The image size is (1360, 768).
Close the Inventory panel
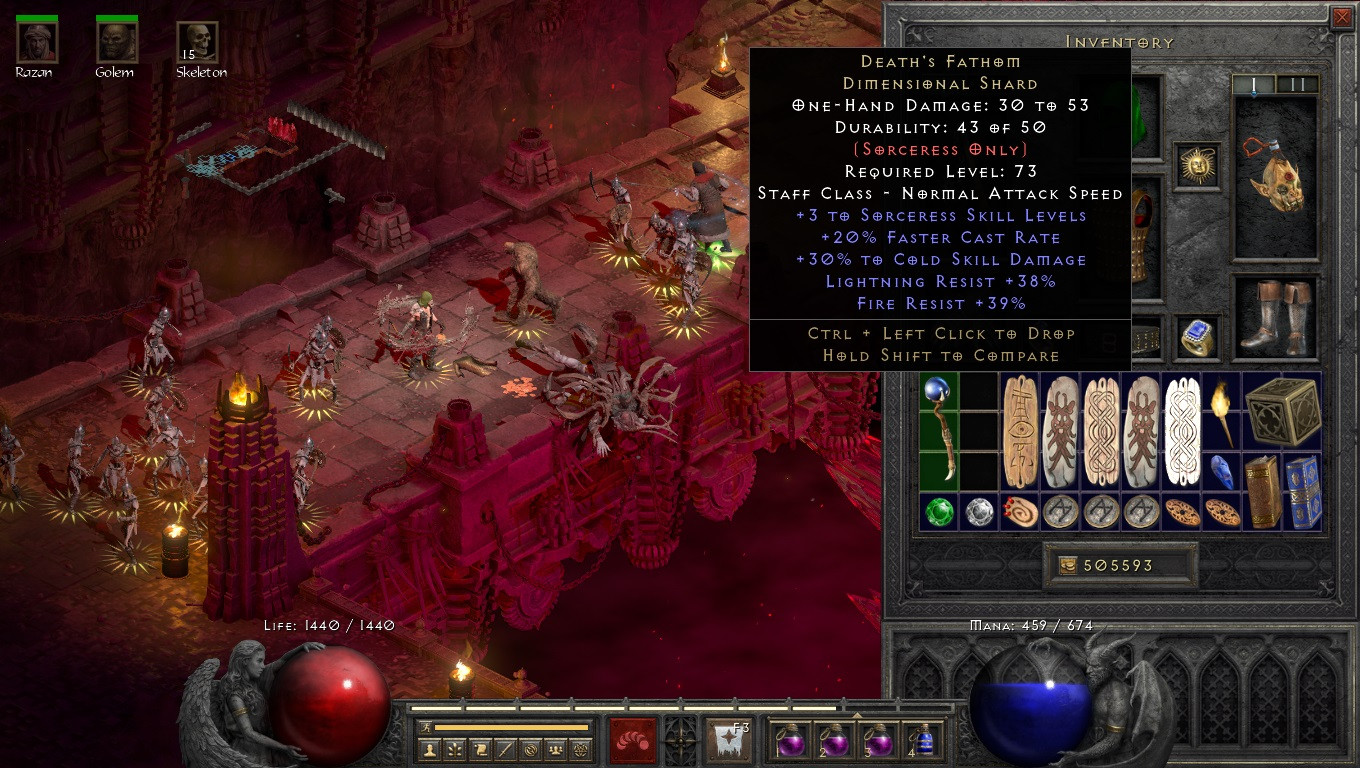1342,17
